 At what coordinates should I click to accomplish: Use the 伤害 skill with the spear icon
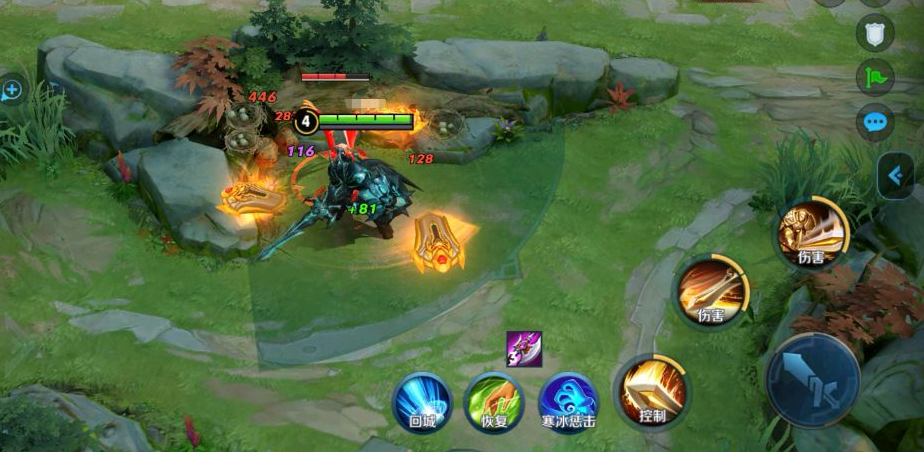pos(711,291)
